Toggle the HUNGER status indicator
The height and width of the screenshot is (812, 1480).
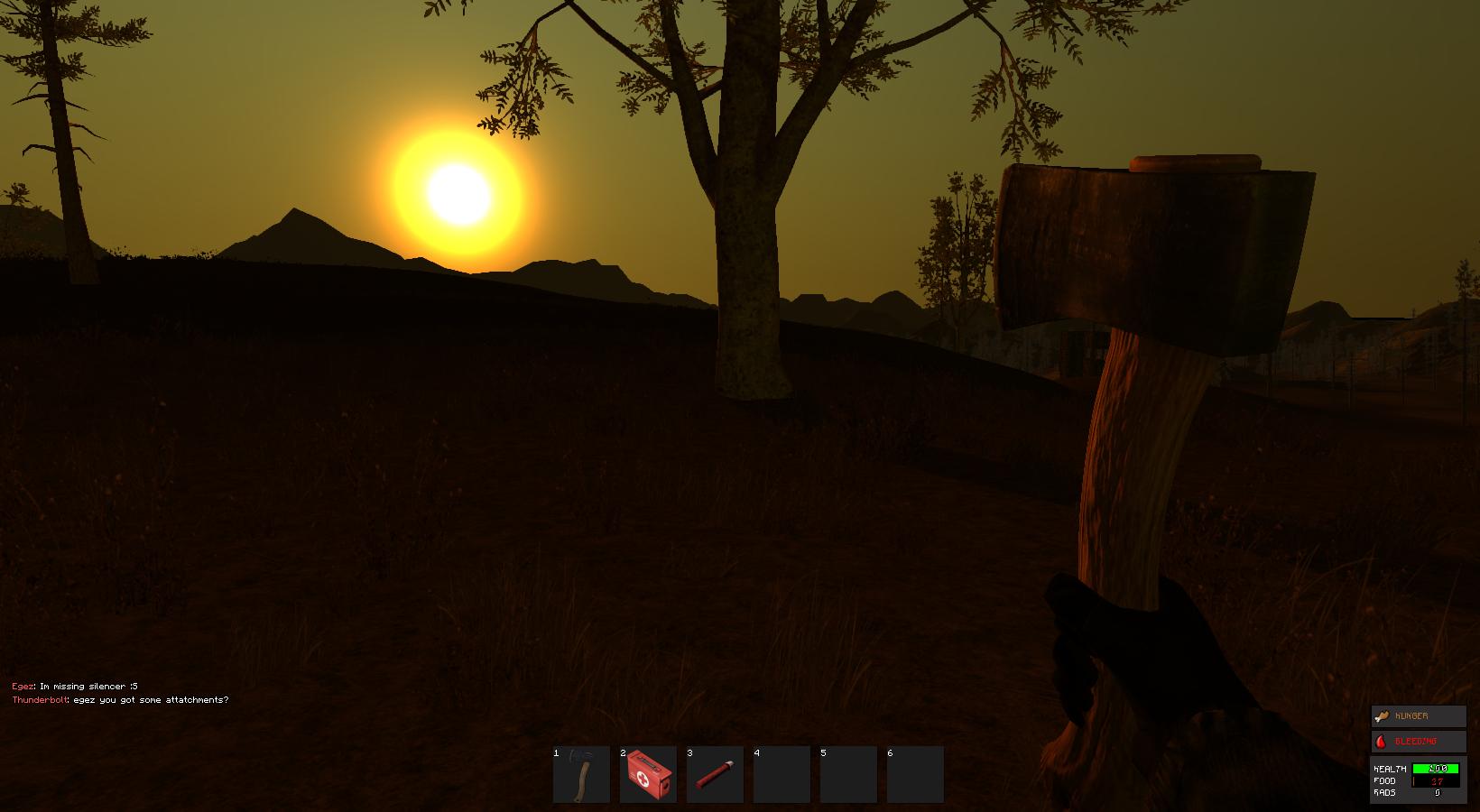coord(1419,715)
